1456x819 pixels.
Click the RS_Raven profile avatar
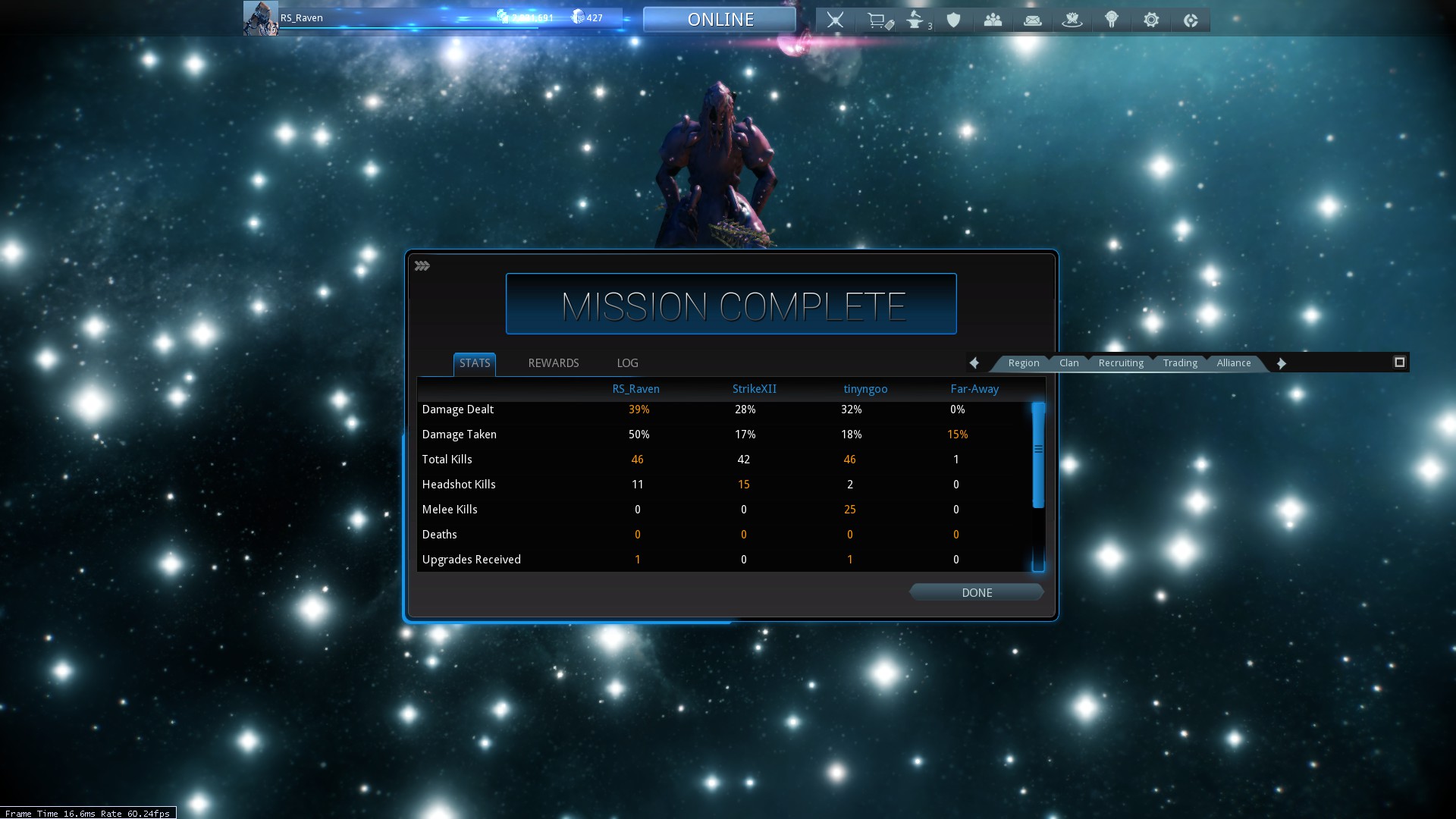[260, 18]
